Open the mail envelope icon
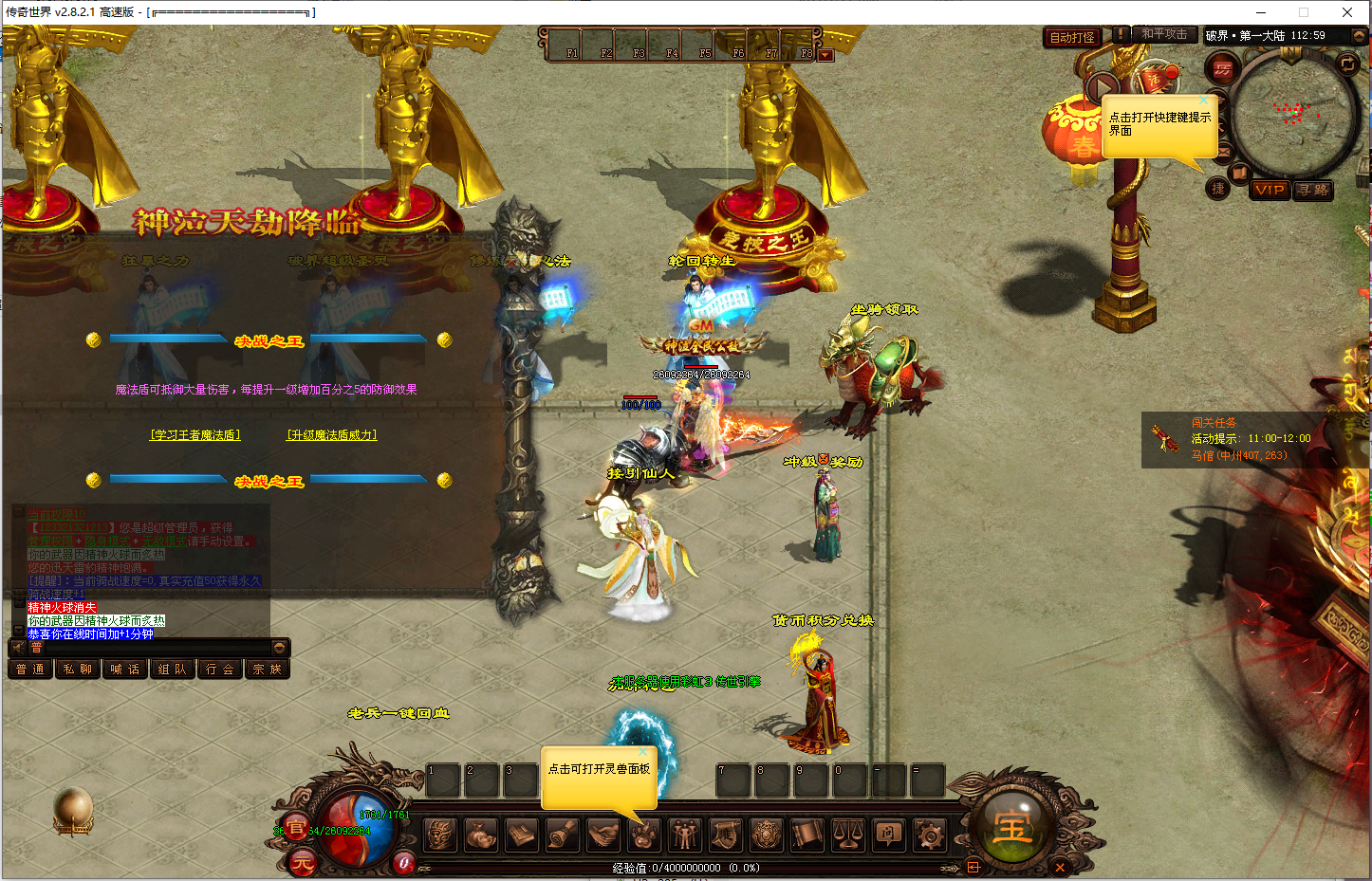Image resolution: width=1372 pixels, height=881 pixels. pyautogui.click(x=1223, y=152)
